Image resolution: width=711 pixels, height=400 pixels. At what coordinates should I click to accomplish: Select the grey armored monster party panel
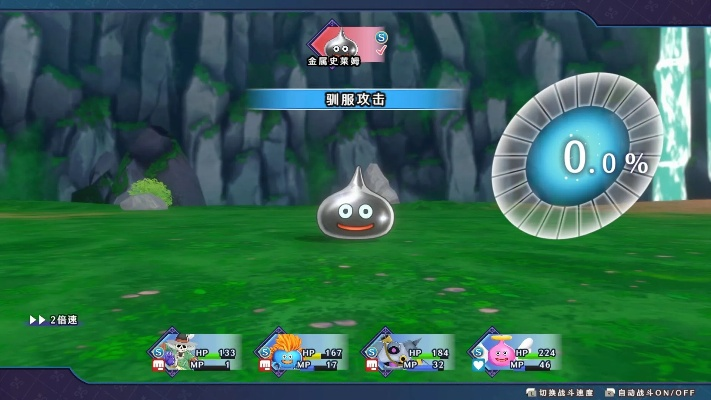[x=406, y=353]
